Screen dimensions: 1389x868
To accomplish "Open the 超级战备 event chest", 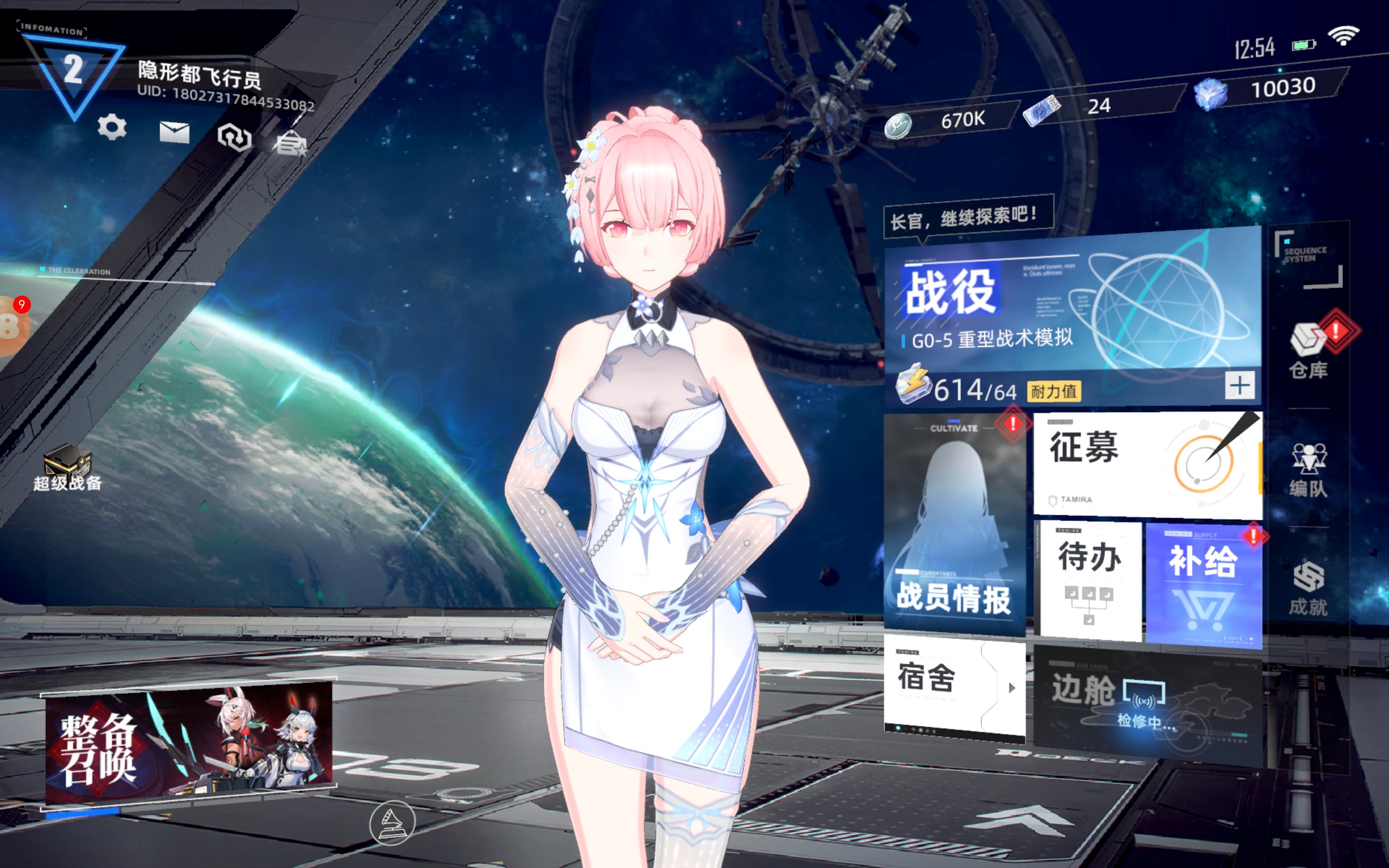I will click(68, 468).
